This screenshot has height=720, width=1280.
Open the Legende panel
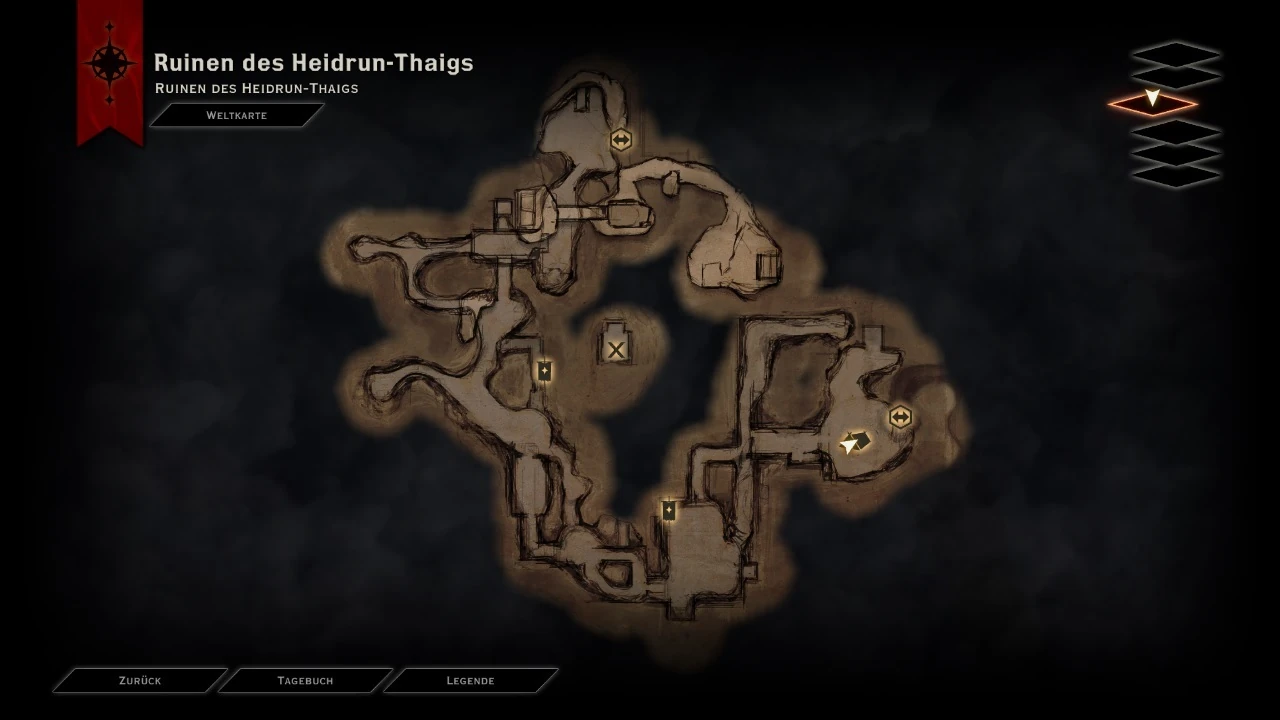coord(470,680)
